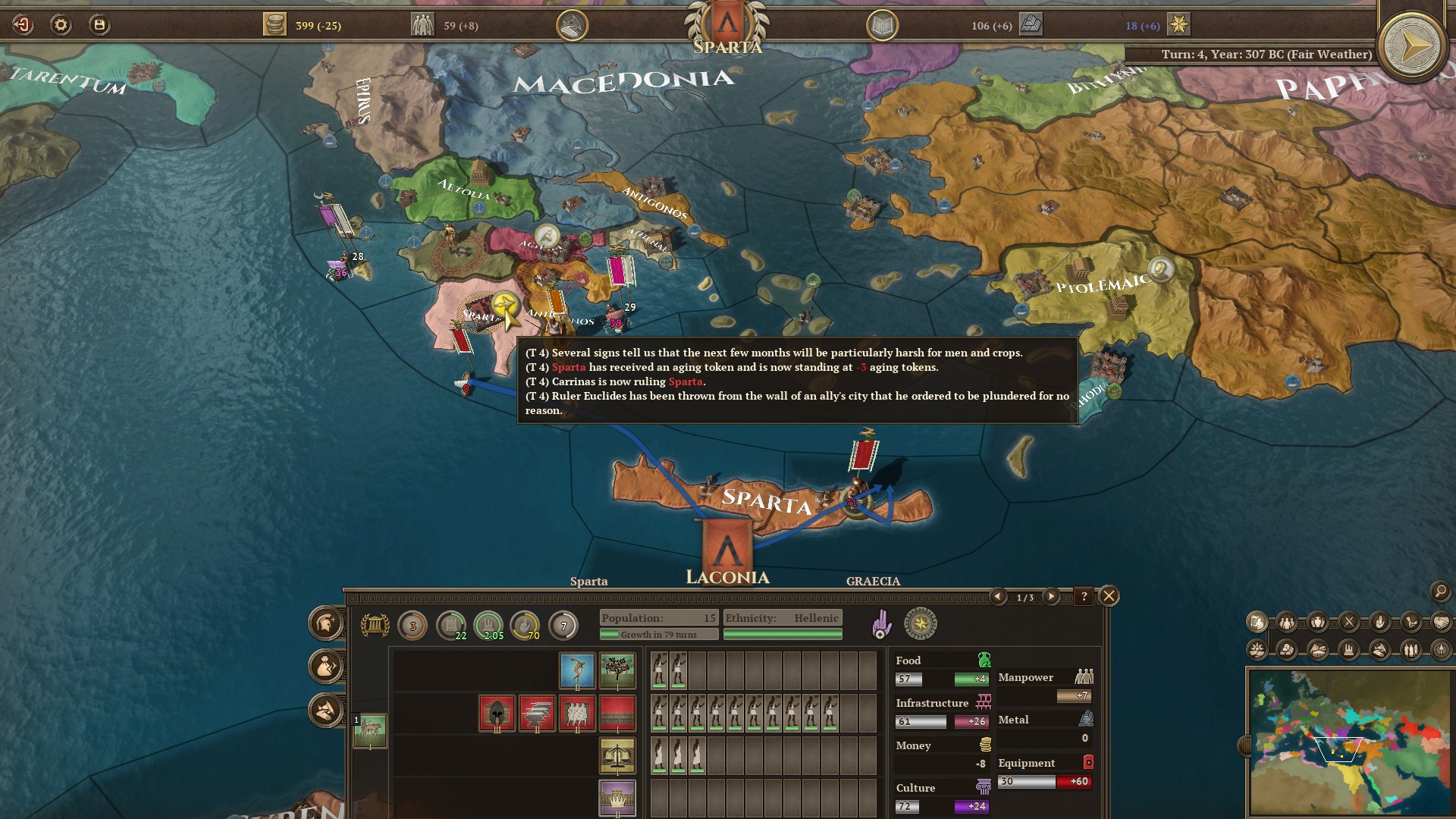Viewport: 1456px width, 819px height.
Task: Click the left arrow on the 1/3 page selector
Action: click(x=999, y=598)
